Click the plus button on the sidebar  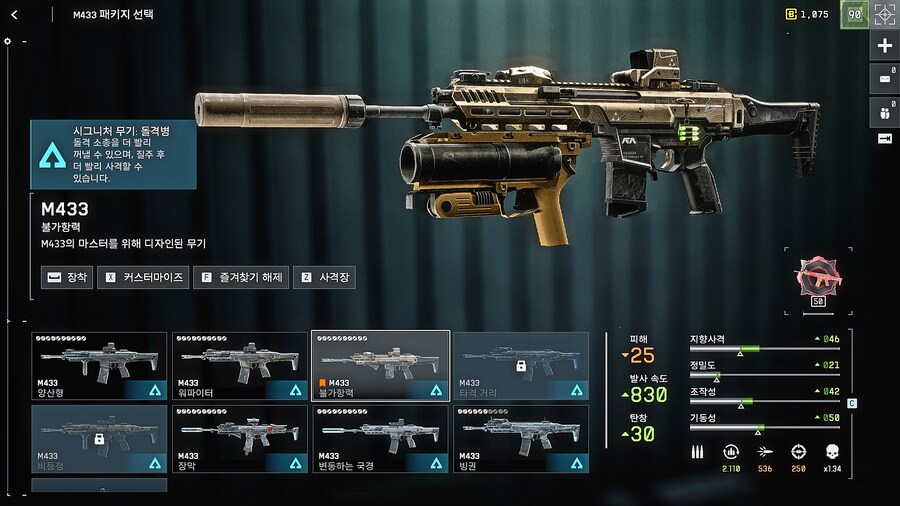pyautogui.click(x=884, y=46)
